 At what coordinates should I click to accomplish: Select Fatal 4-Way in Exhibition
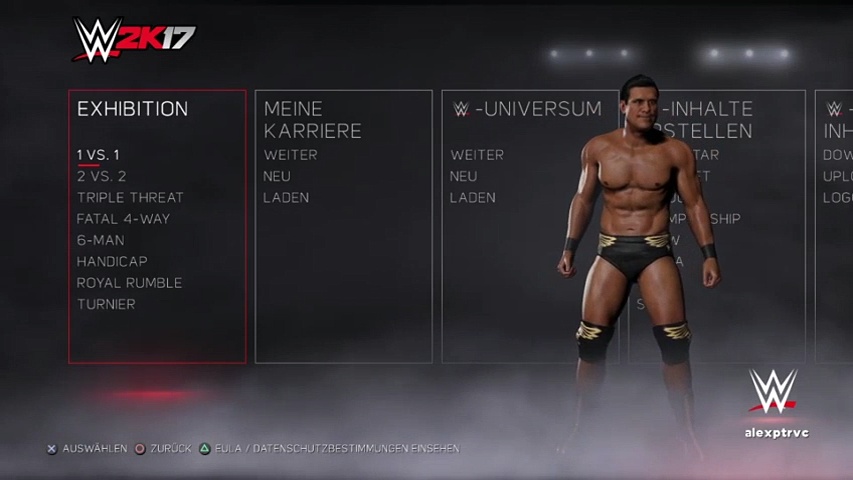point(123,219)
